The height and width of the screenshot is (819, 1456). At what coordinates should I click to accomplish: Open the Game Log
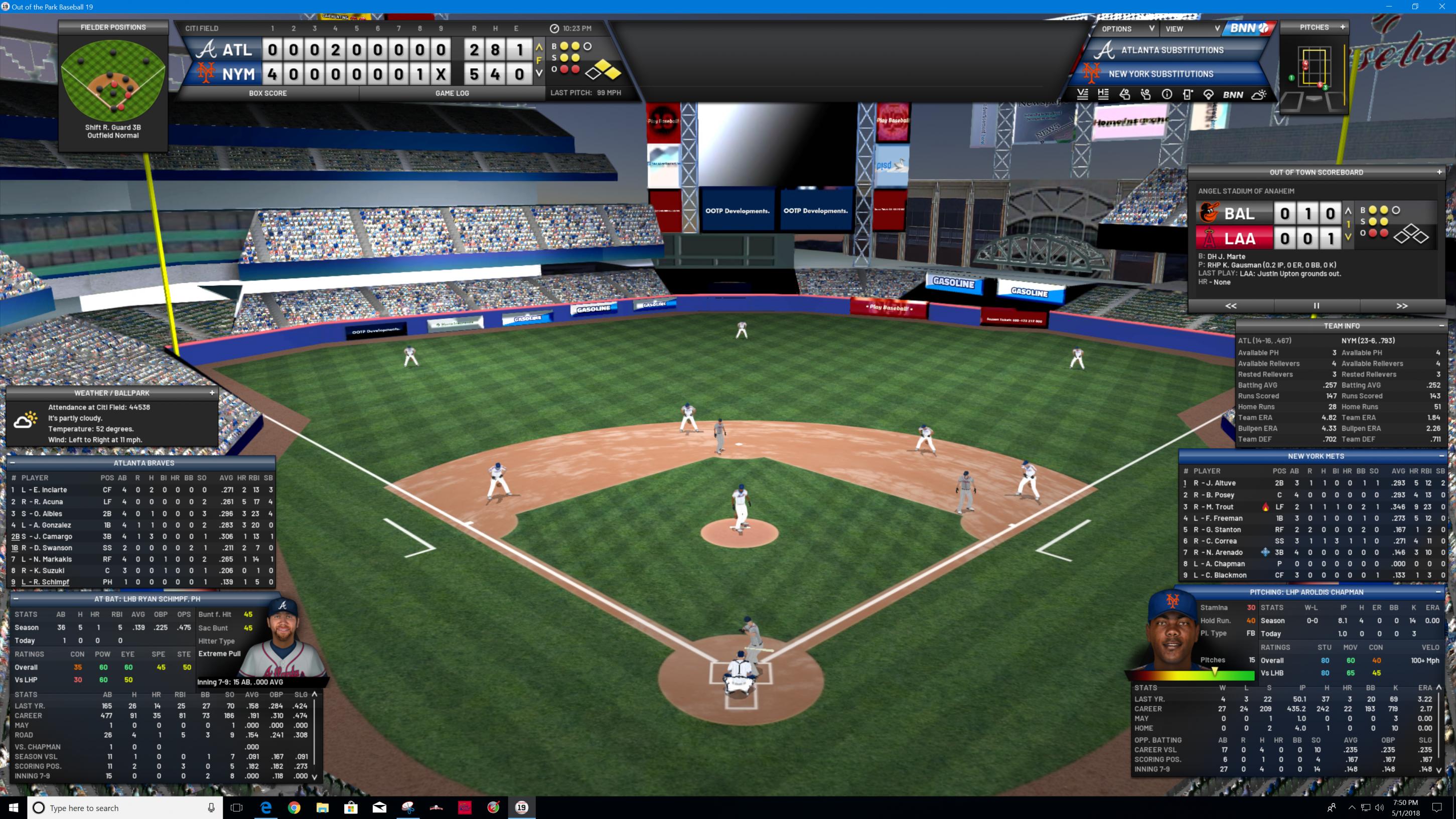tap(452, 93)
